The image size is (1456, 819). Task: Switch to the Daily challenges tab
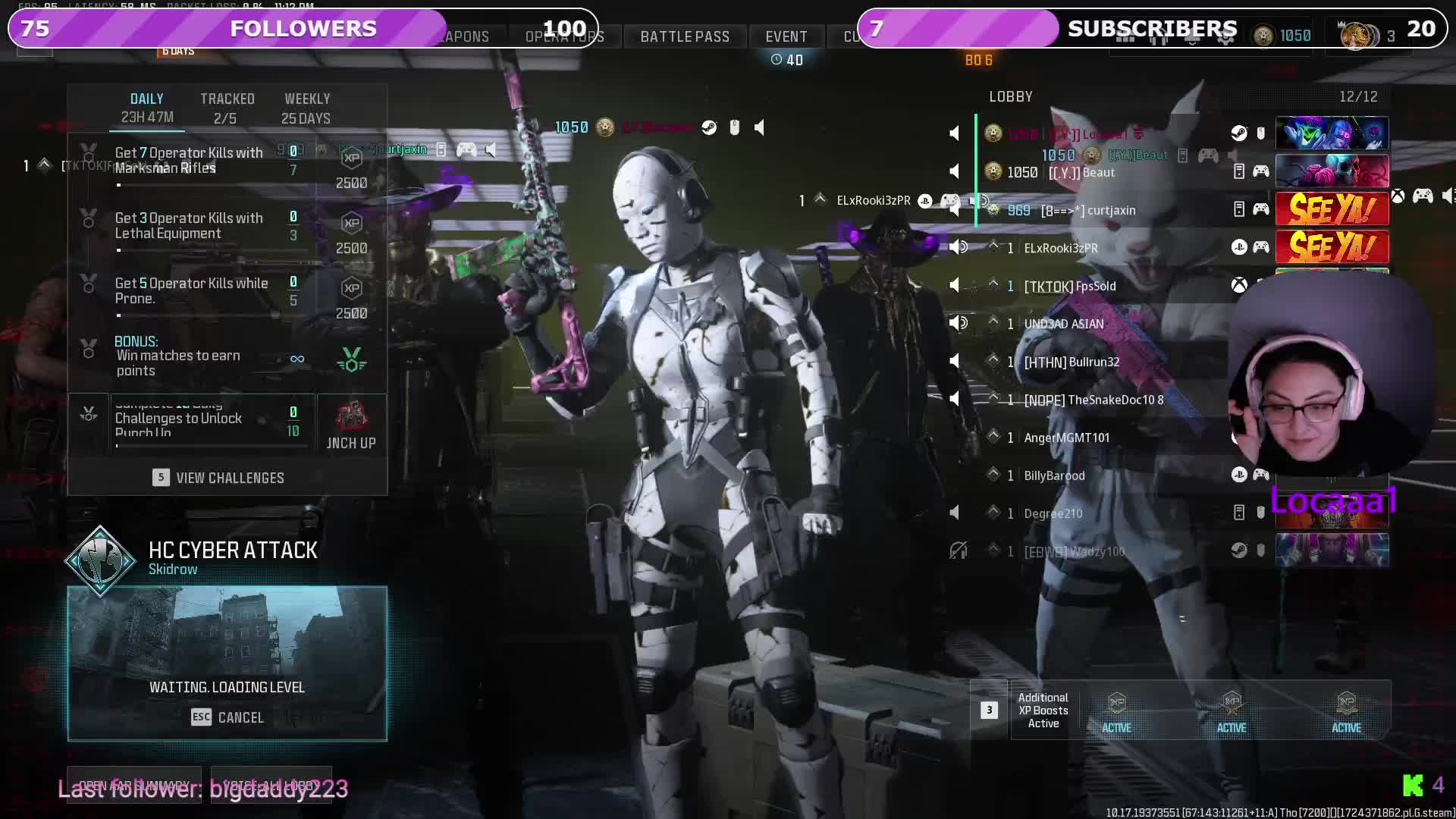147,108
